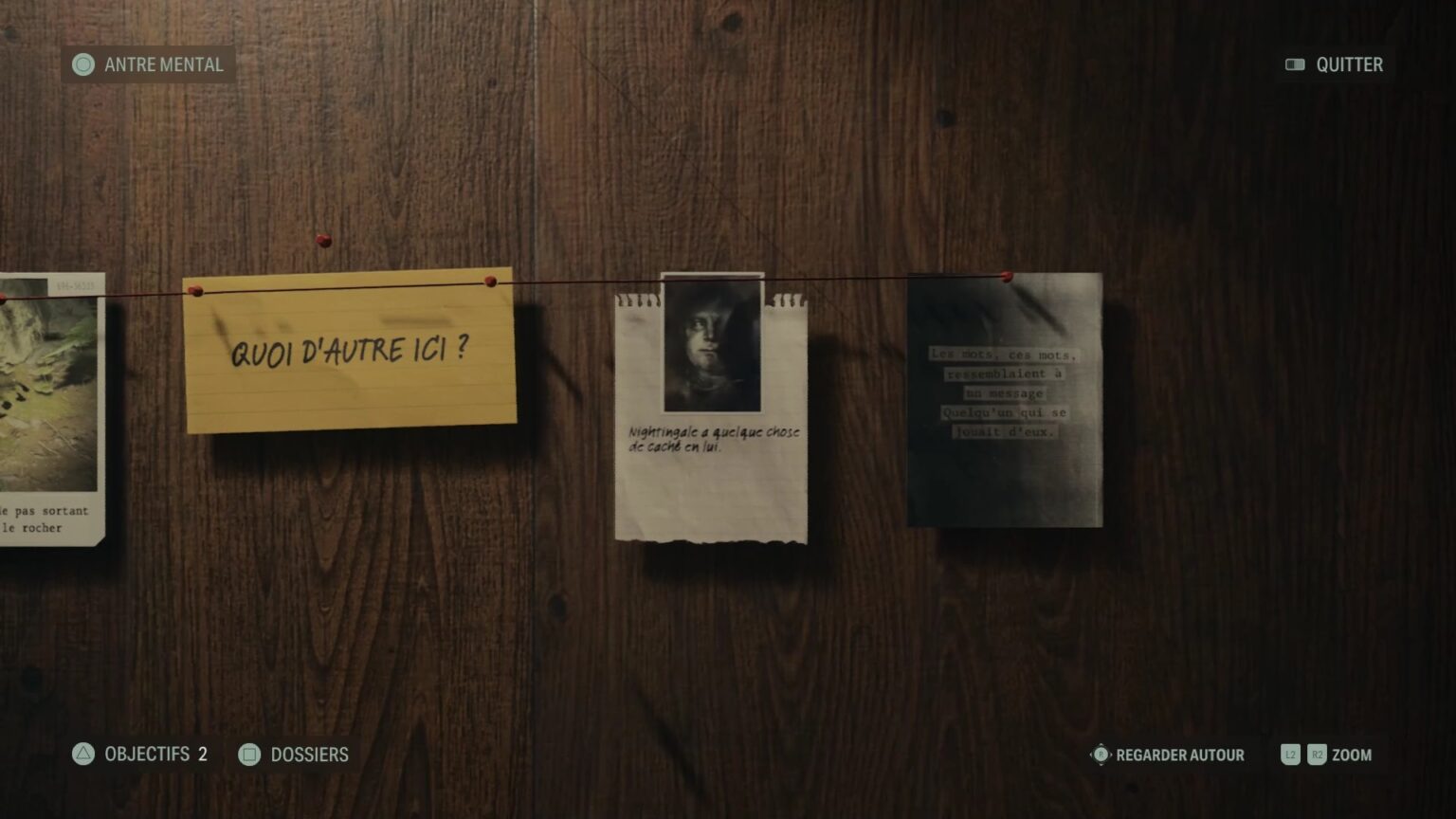Open the Dossiers menu
The image size is (1456, 819).
[x=310, y=755]
